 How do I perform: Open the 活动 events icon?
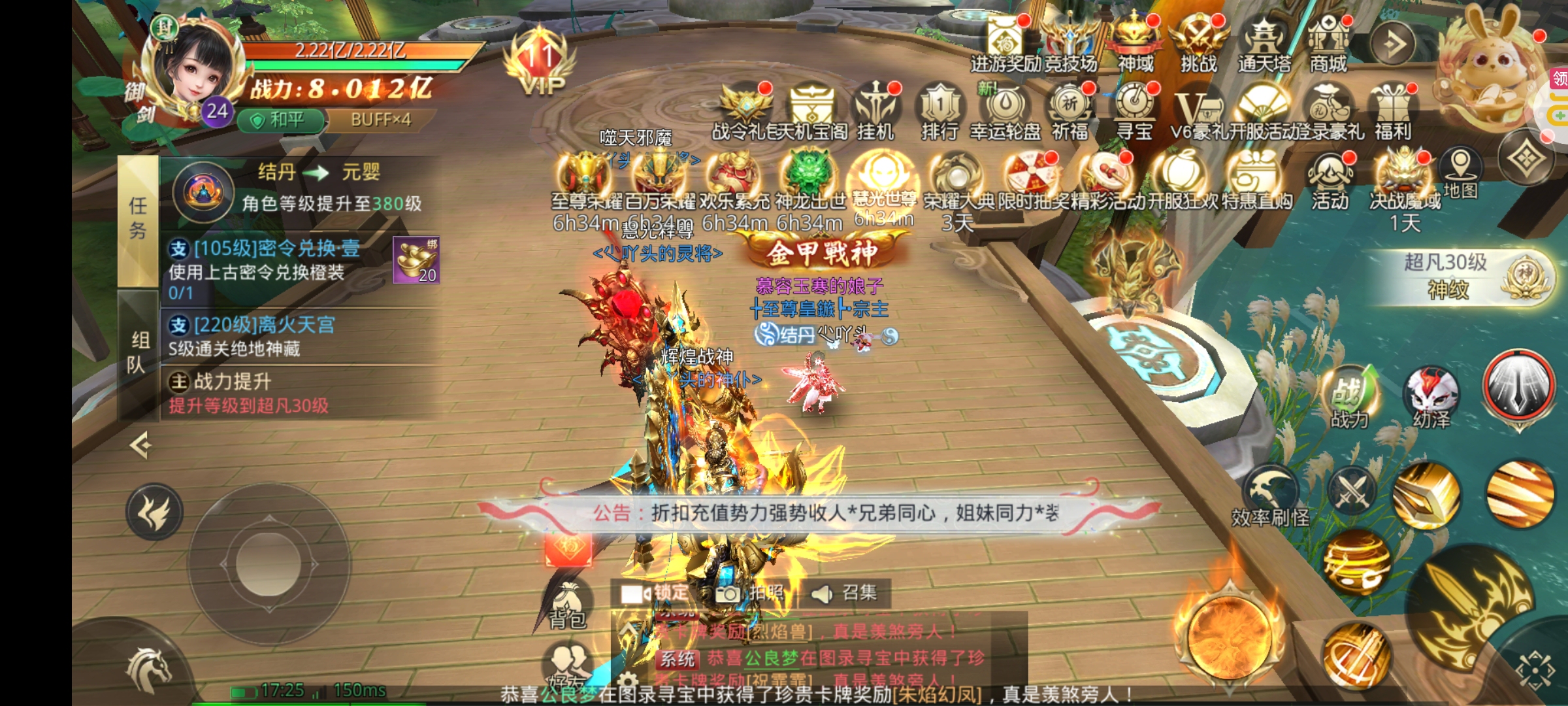[x=1330, y=180]
